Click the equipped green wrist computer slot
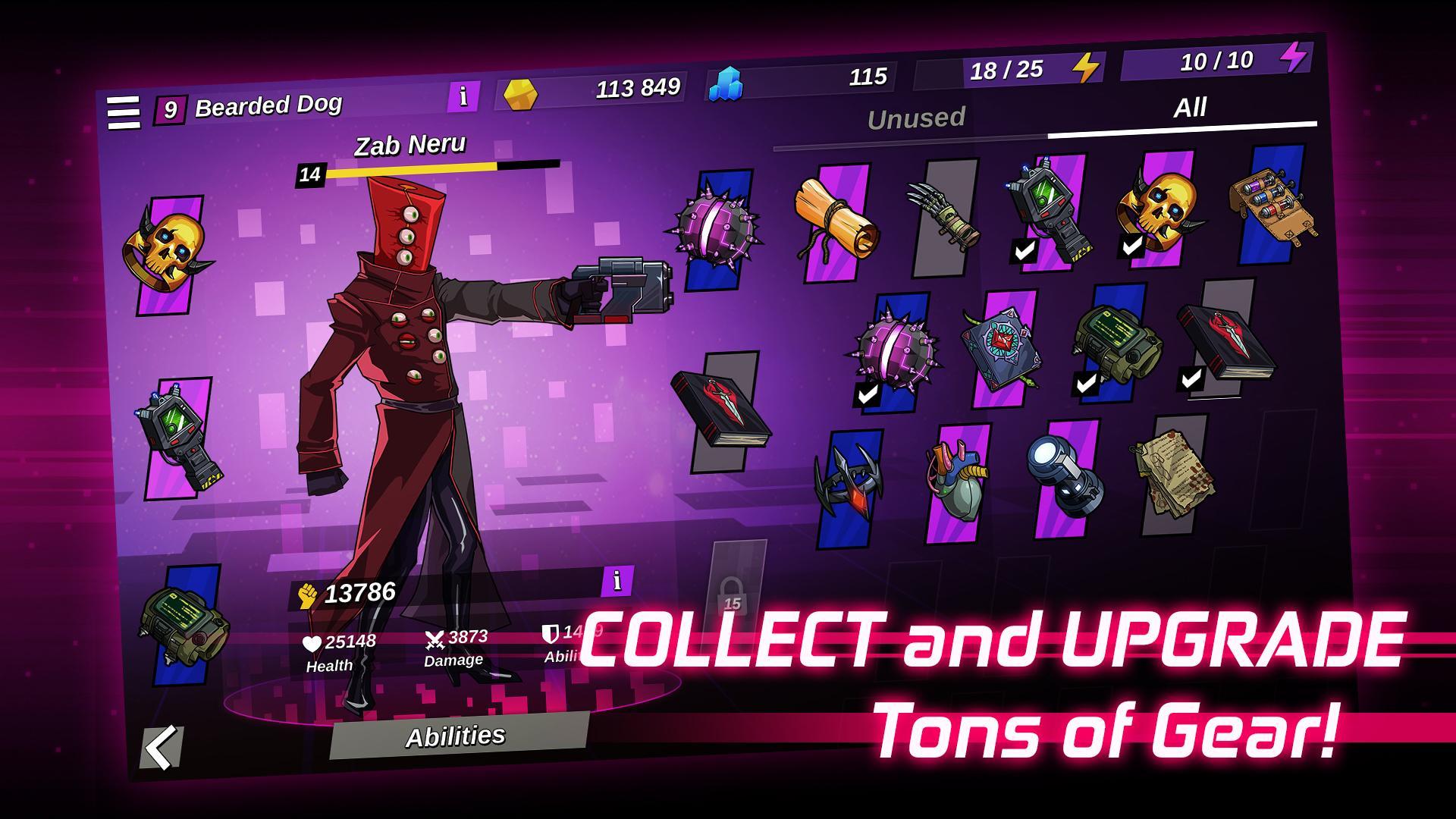 [184, 623]
